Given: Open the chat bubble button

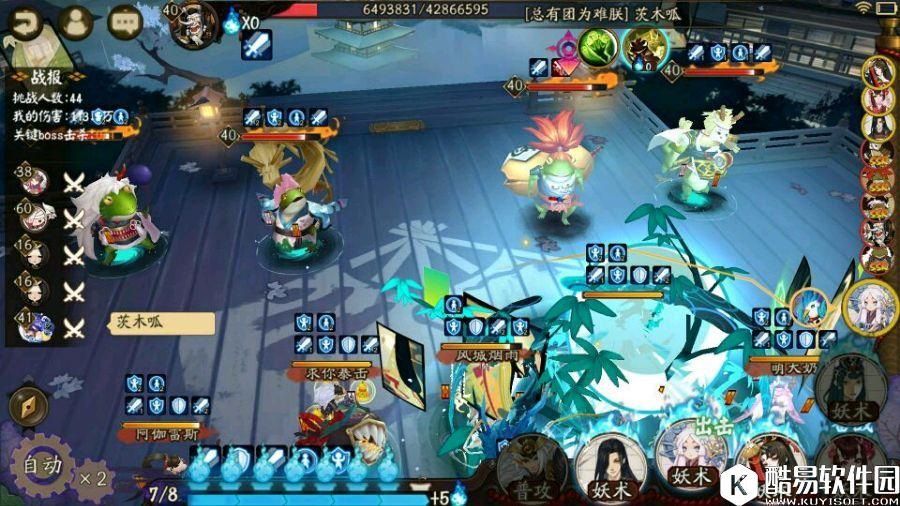Looking at the screenshot, I should point(126,22).
